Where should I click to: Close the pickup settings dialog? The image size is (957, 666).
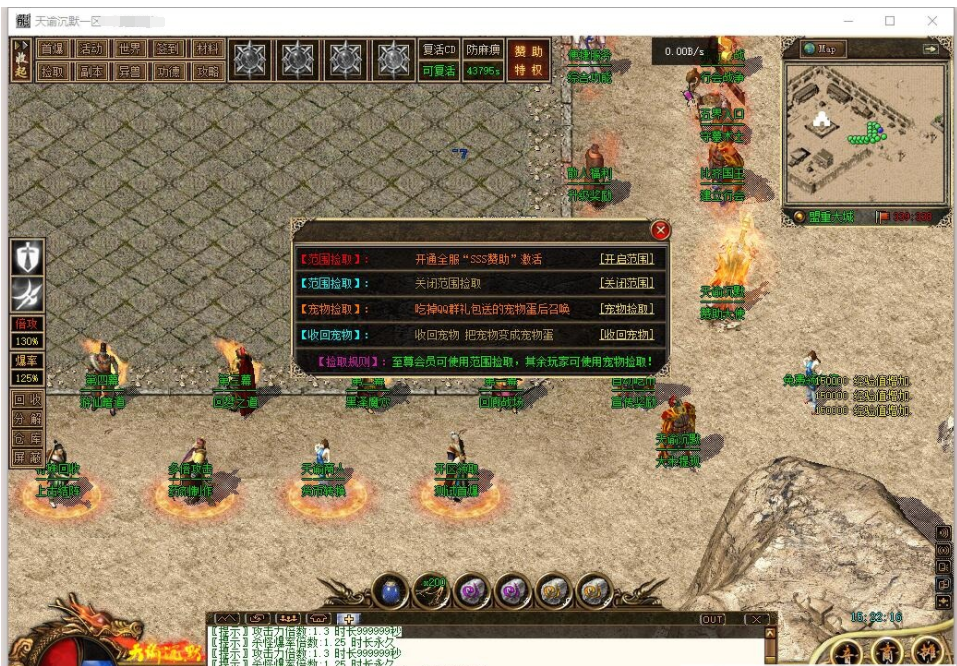click(x=660, y=231)
